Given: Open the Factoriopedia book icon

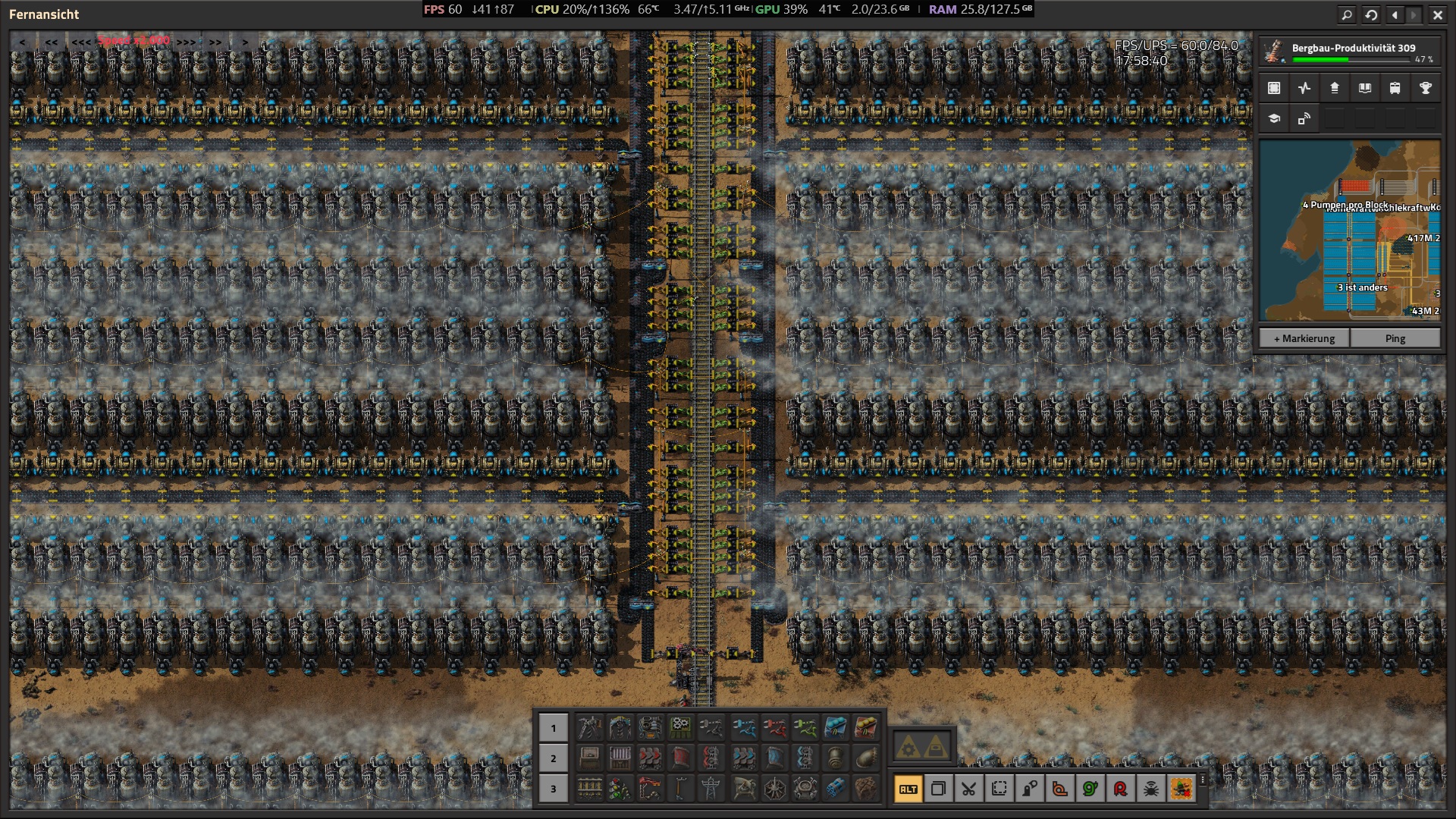Looking at the screenshot, I should tap(1364, 88).
